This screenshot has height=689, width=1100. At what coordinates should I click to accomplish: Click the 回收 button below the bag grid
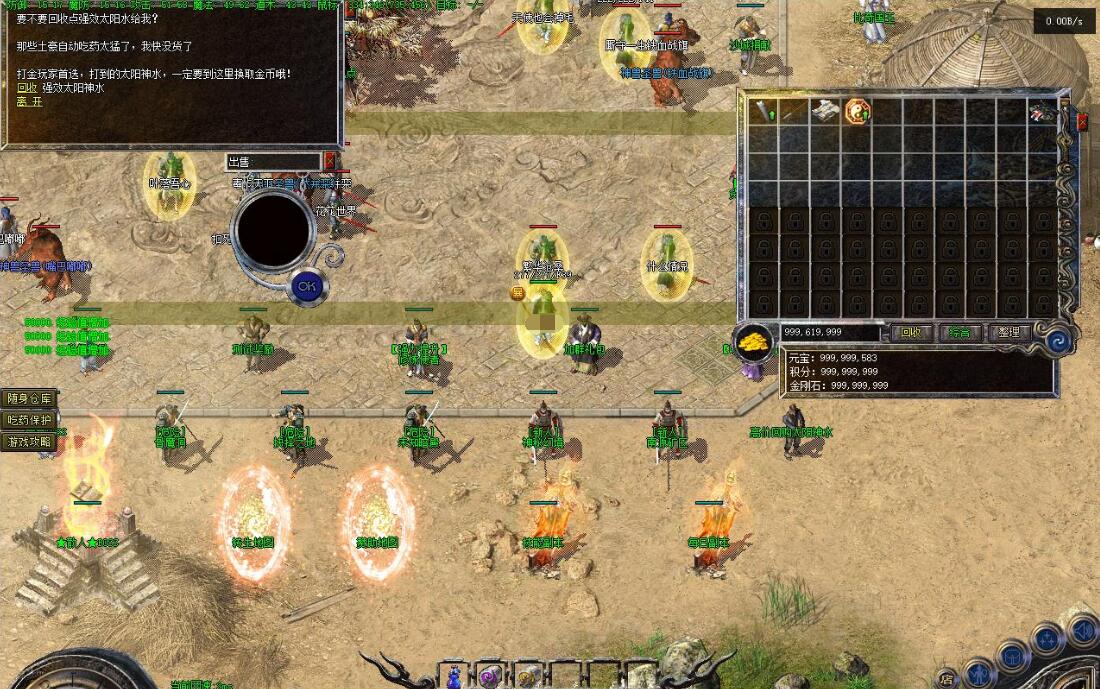pos(910,333)
